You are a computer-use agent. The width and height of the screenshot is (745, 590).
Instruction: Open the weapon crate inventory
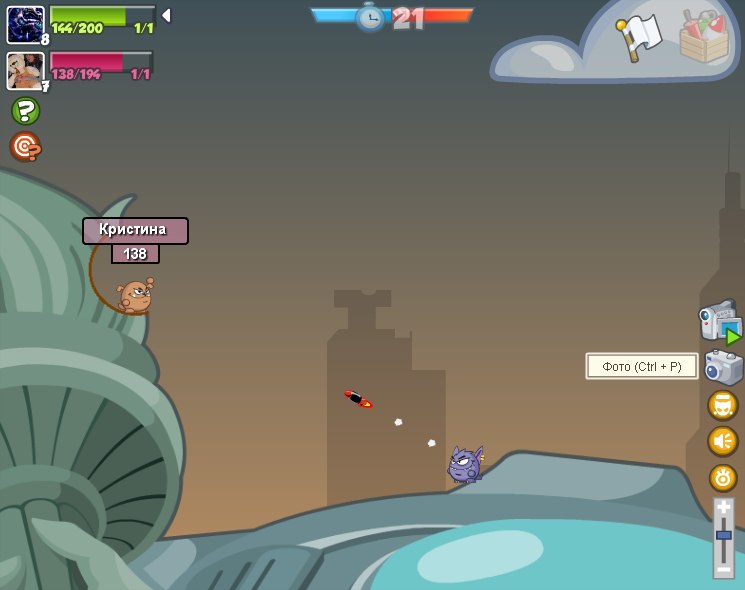pyautogui.click(x=704, y=38)
